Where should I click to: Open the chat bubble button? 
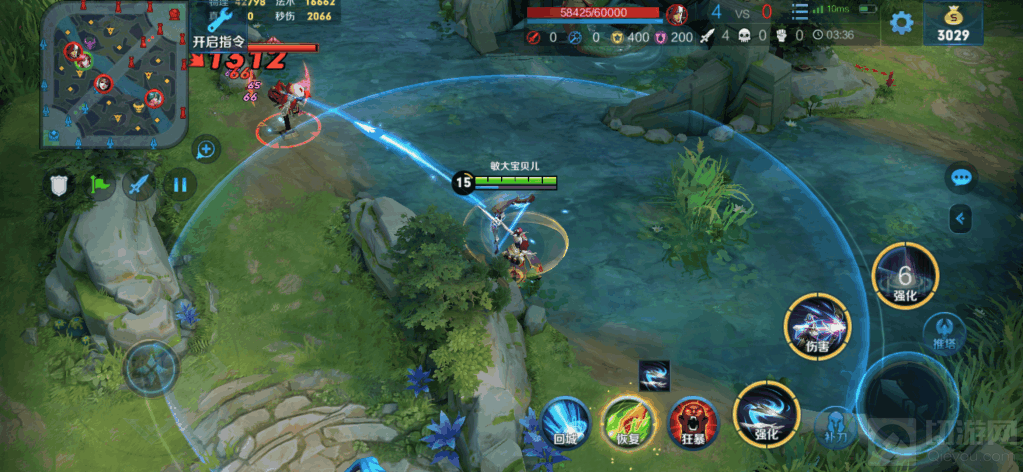[962, 178]
